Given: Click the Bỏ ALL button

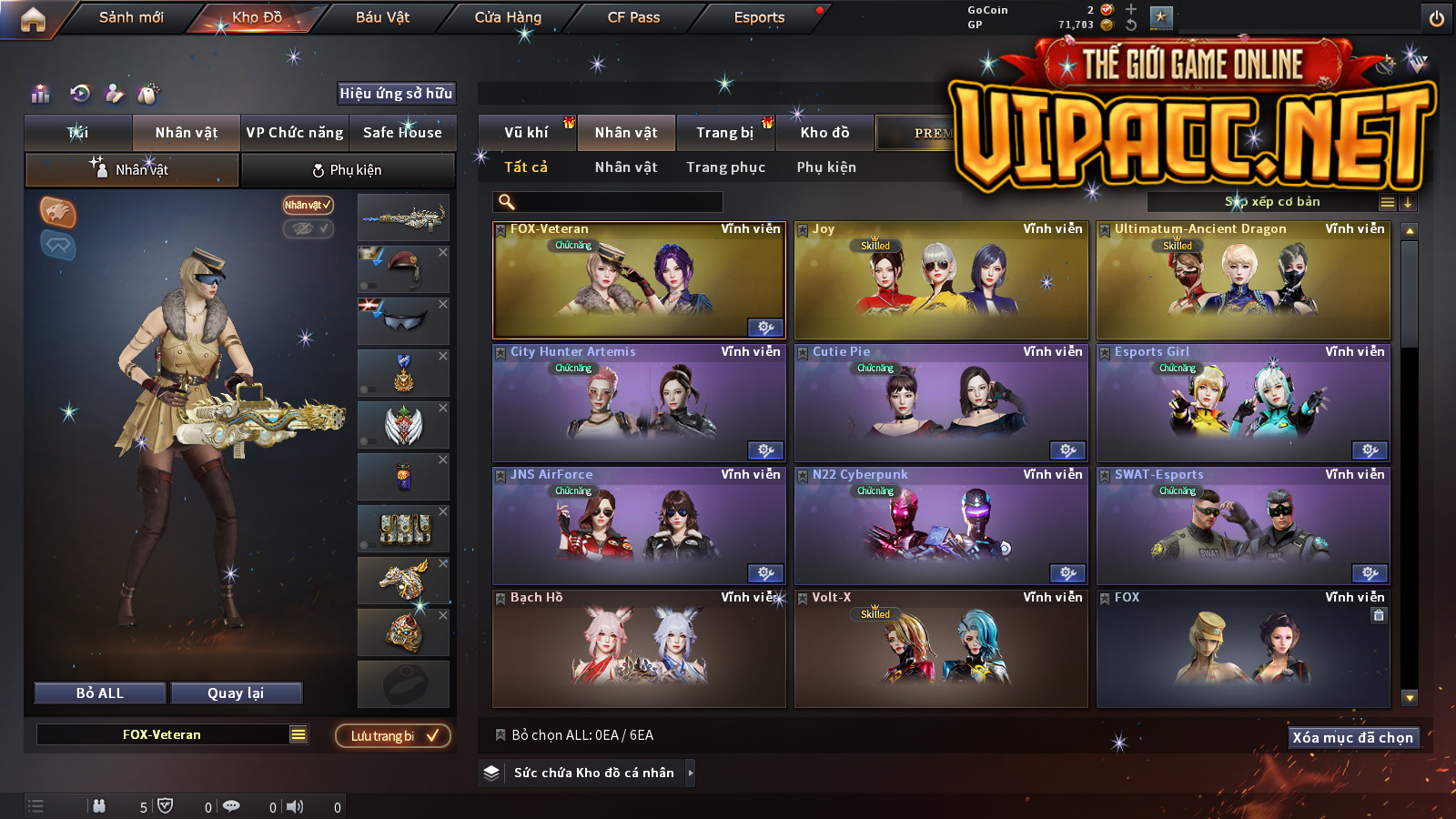Looking at the screenshot, I should pos(100,693).
